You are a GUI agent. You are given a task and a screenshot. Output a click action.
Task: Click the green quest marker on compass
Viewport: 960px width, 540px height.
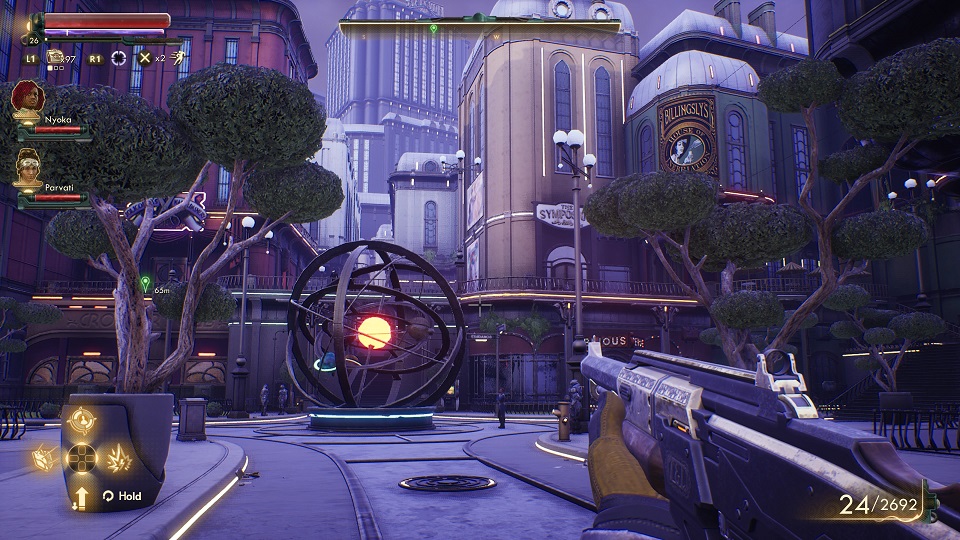pos(433,28)
